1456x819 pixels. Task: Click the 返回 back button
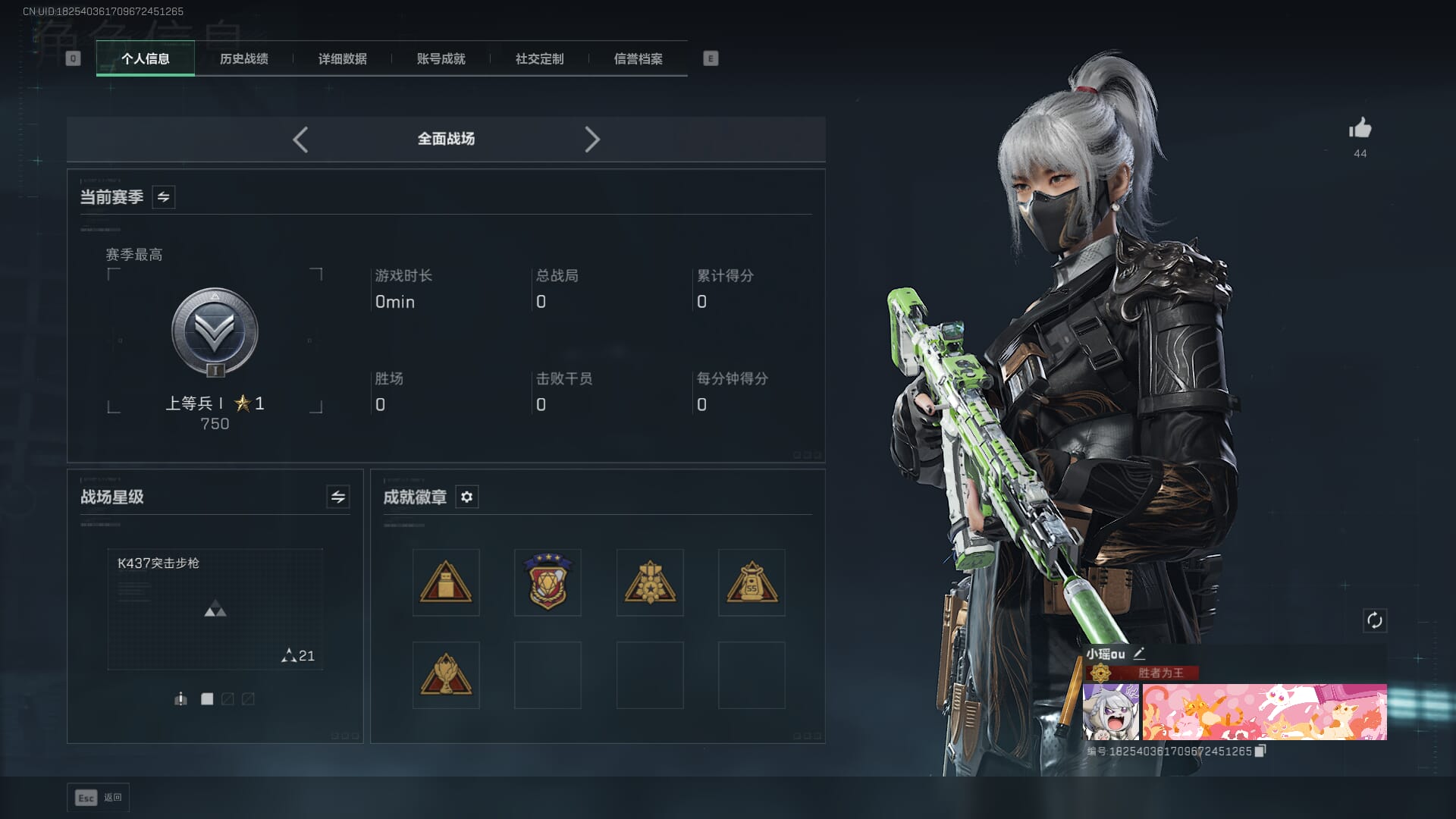99,797
